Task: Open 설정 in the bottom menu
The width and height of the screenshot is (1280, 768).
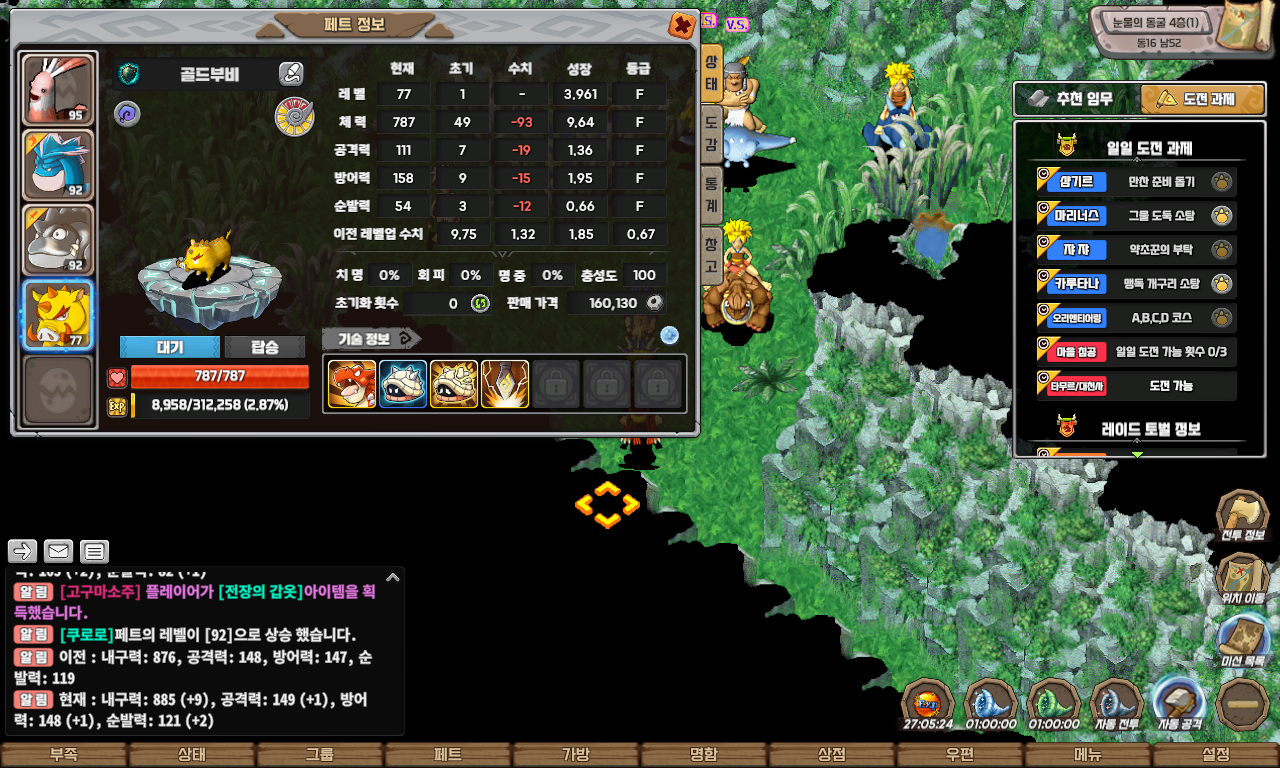Action: pyautogui.click(x=1215, y=755)
